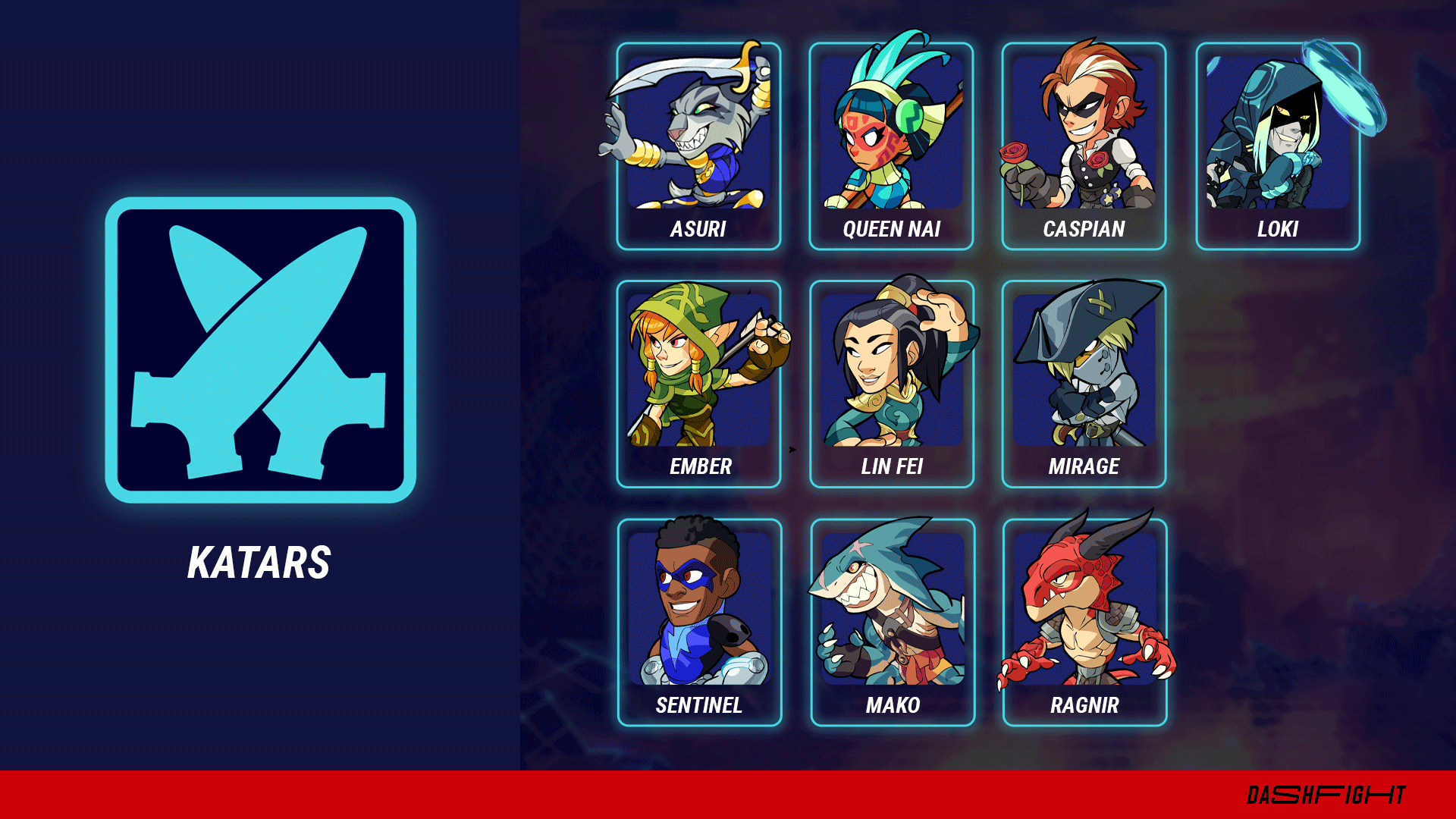Viewport: 1456px width, 819px height.
Task: Select the Asuri character card
Action: point(698,146)
